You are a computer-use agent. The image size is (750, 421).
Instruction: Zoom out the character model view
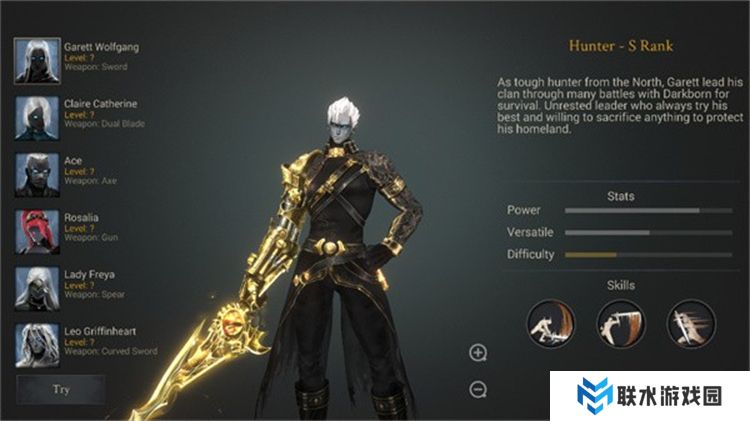pyautogui.click(x=478, y=389)
